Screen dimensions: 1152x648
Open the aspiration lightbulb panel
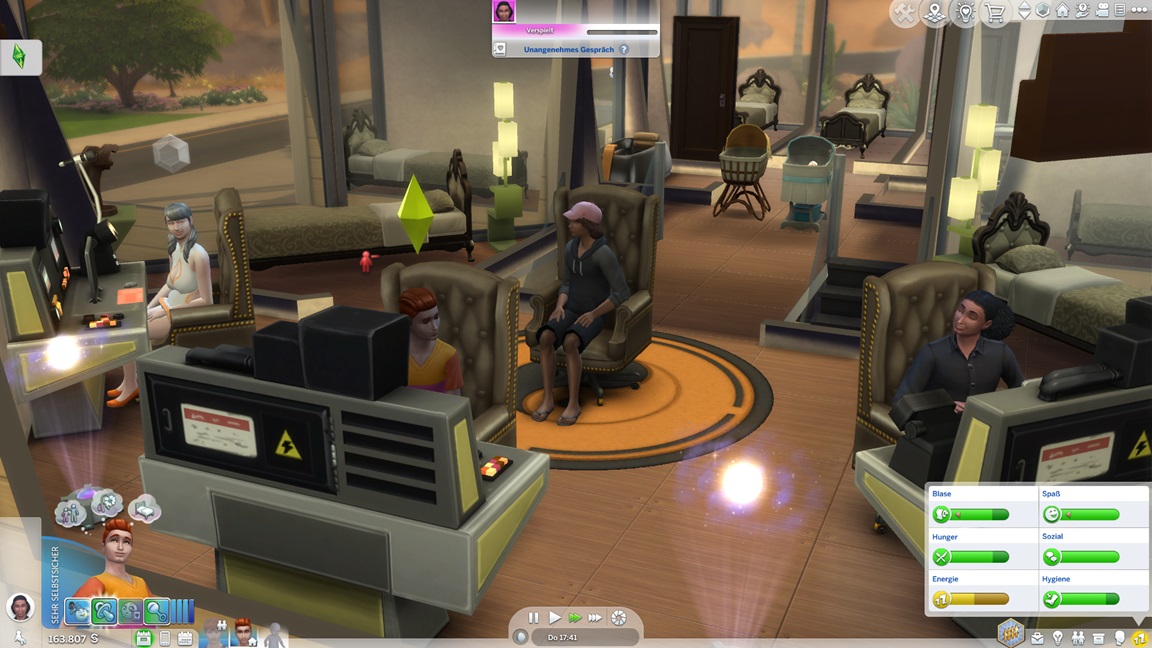1058,637
